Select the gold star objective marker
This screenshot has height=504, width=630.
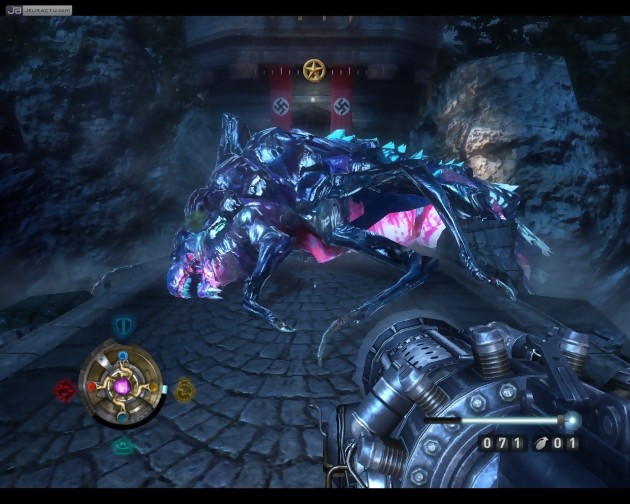point(314,70)
